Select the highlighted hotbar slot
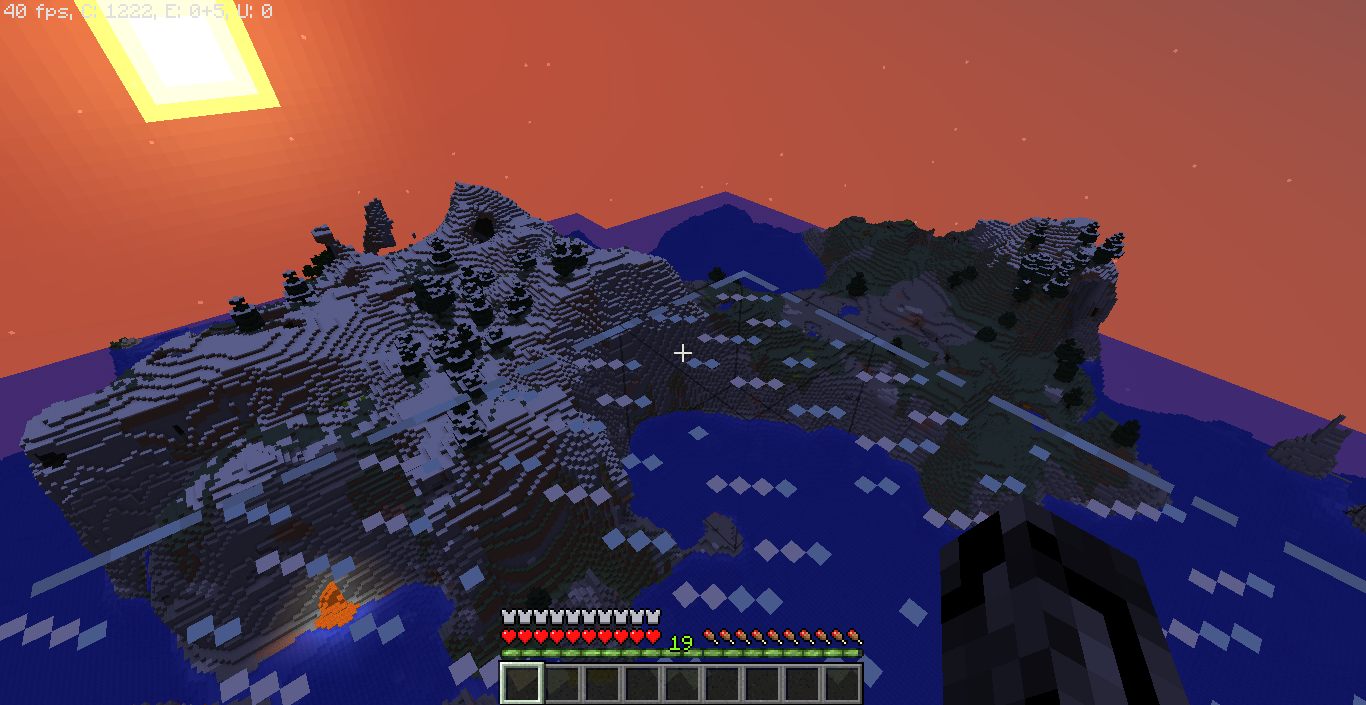The width and height of the screenshot is (1366, 705). point(521,683)
